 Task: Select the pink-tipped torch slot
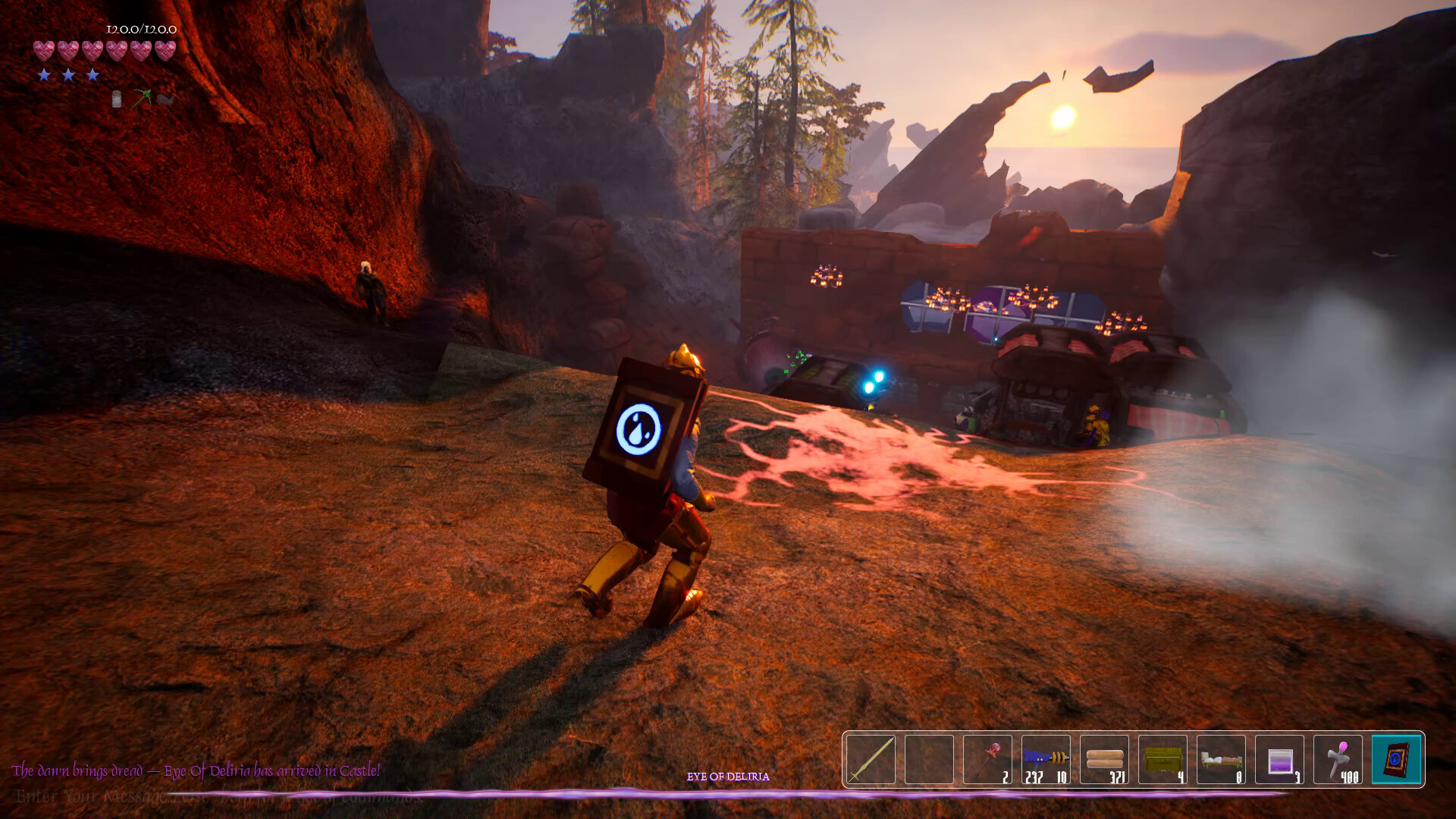tap(1338, 759)
